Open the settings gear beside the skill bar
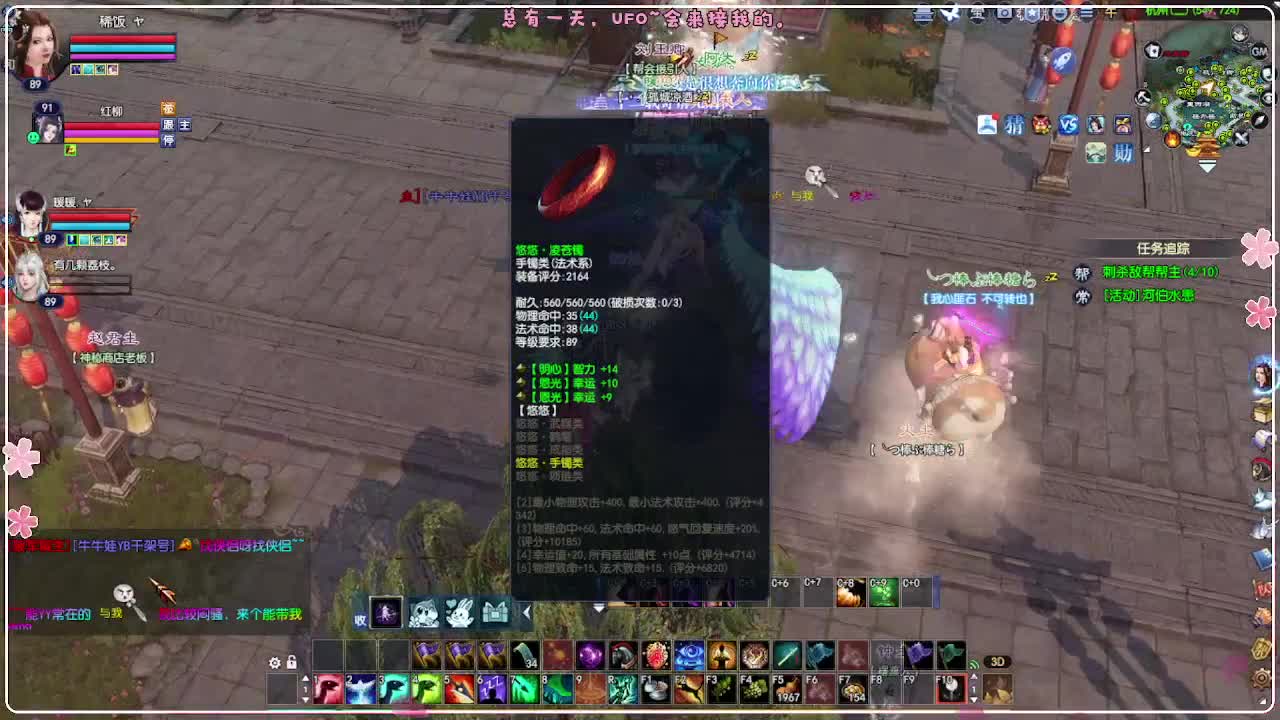The image size is (1280, 720). click(274, 662)
